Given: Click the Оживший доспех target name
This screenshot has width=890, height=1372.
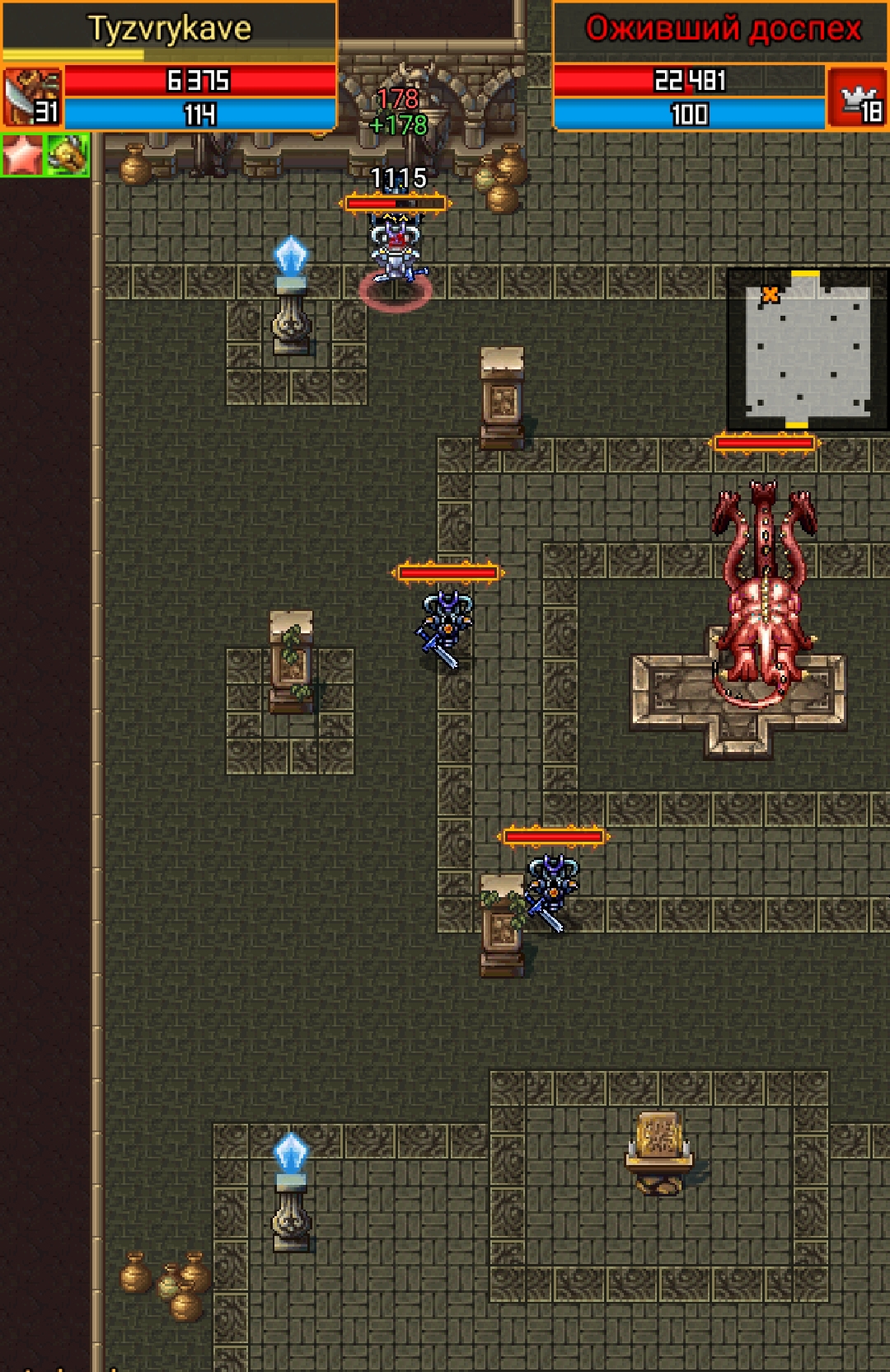Looking at the screenshot, I should pos(722,30).
